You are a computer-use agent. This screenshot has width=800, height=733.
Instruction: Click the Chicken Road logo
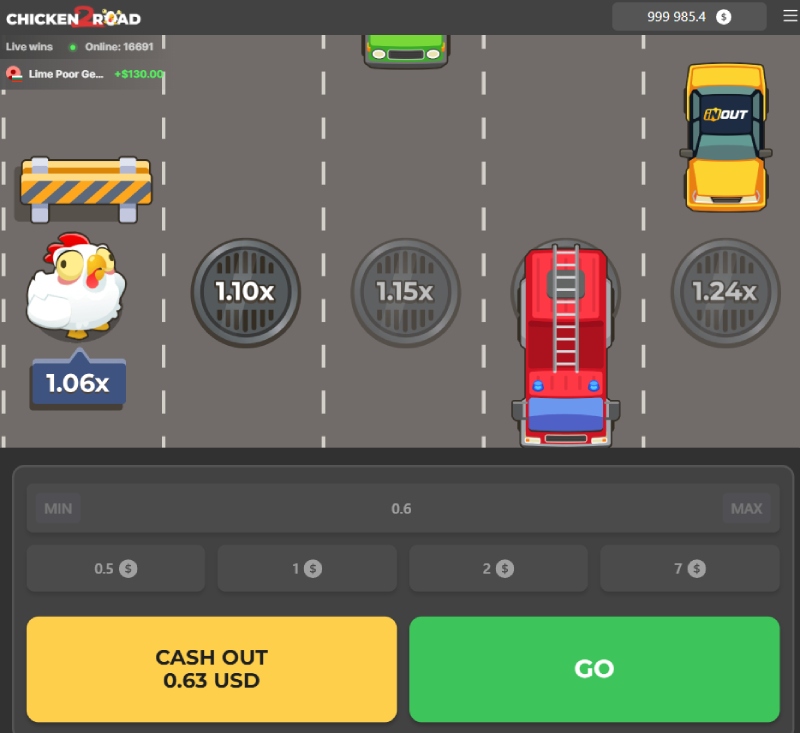click(x=73, y=18)
